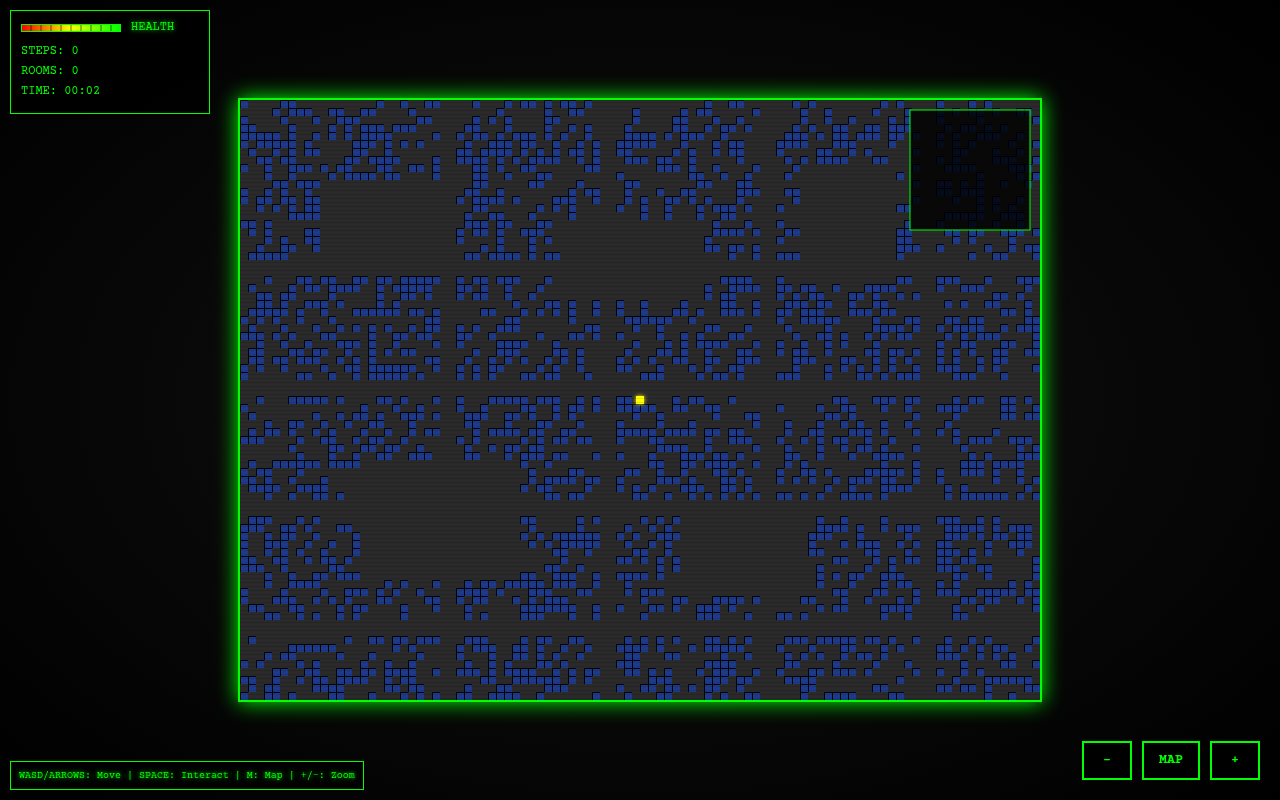
Task: Click the green border of the minimap
Action: click(x=970, y=111)
